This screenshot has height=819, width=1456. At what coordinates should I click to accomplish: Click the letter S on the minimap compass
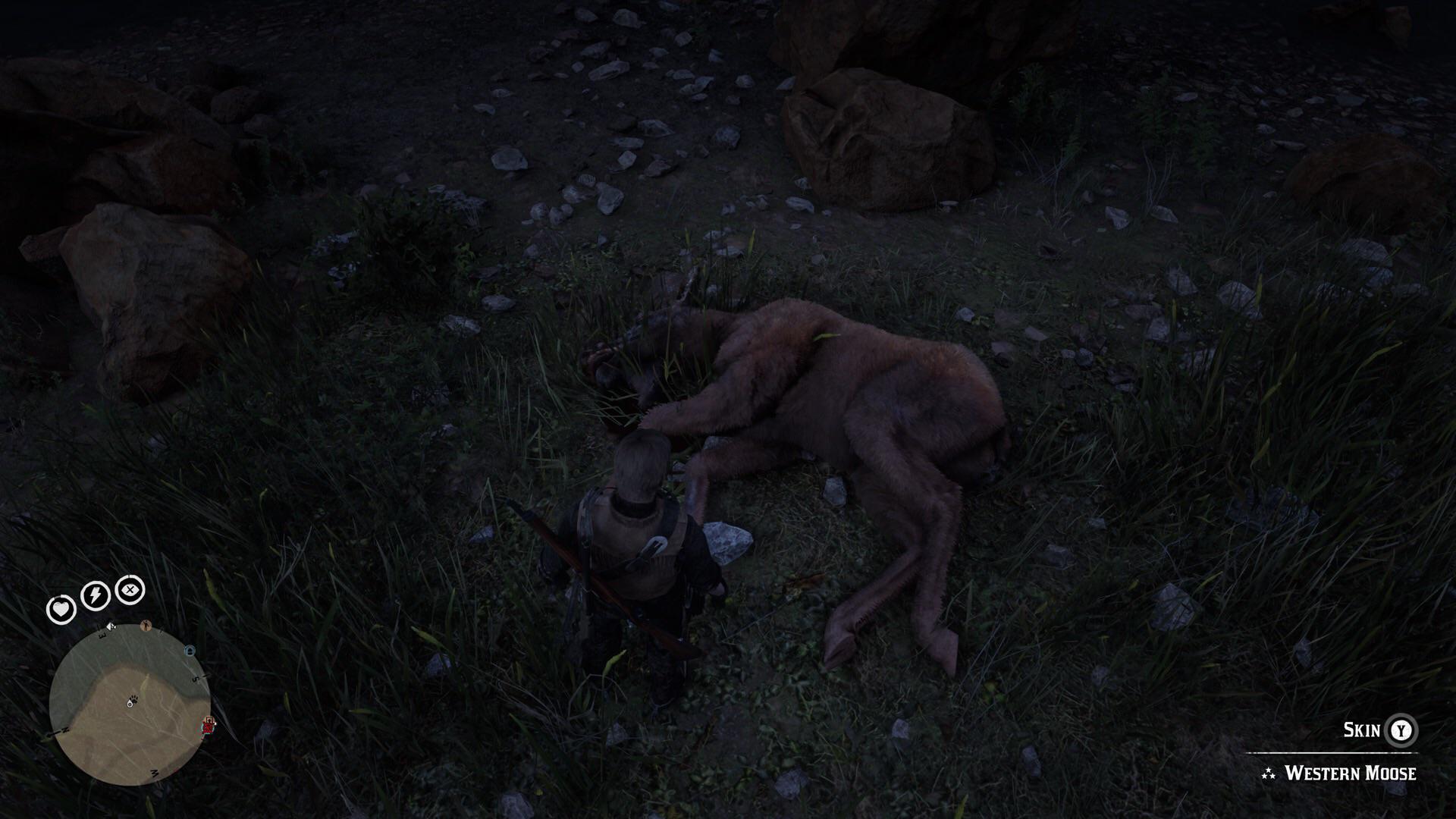point(195,679)
